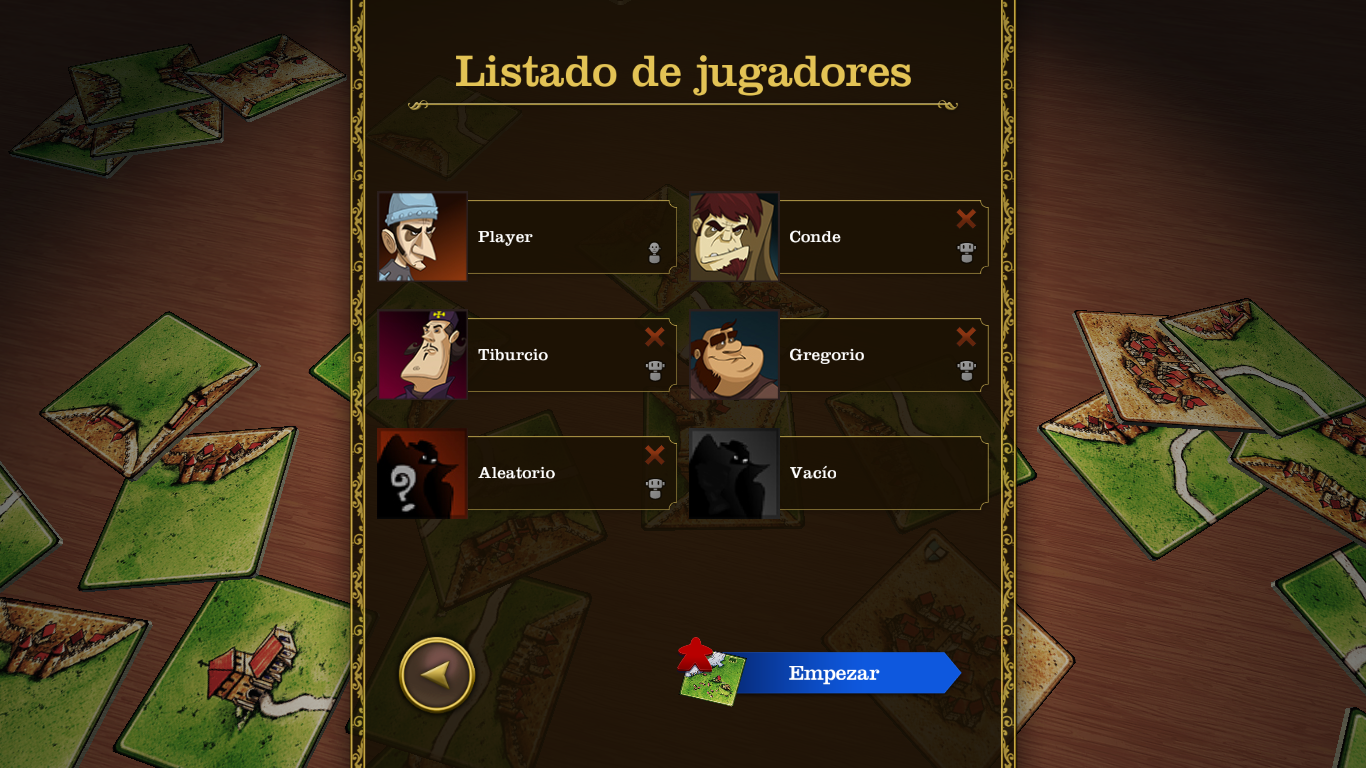Toggle Gregorio's robot AI icon
This screenshot has height=768, width=1366.
[965, 371]
